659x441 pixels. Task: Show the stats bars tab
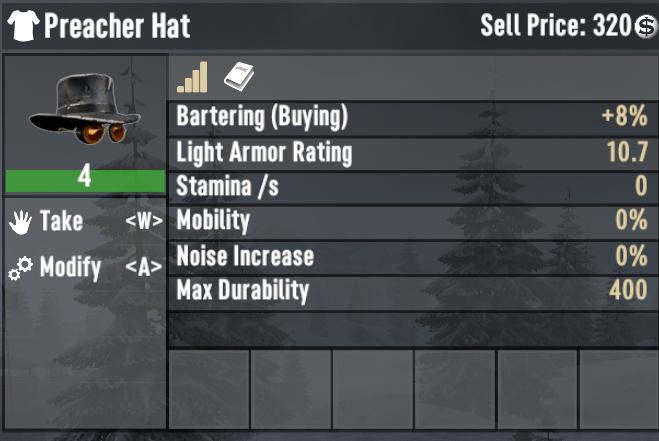point(192,77)
